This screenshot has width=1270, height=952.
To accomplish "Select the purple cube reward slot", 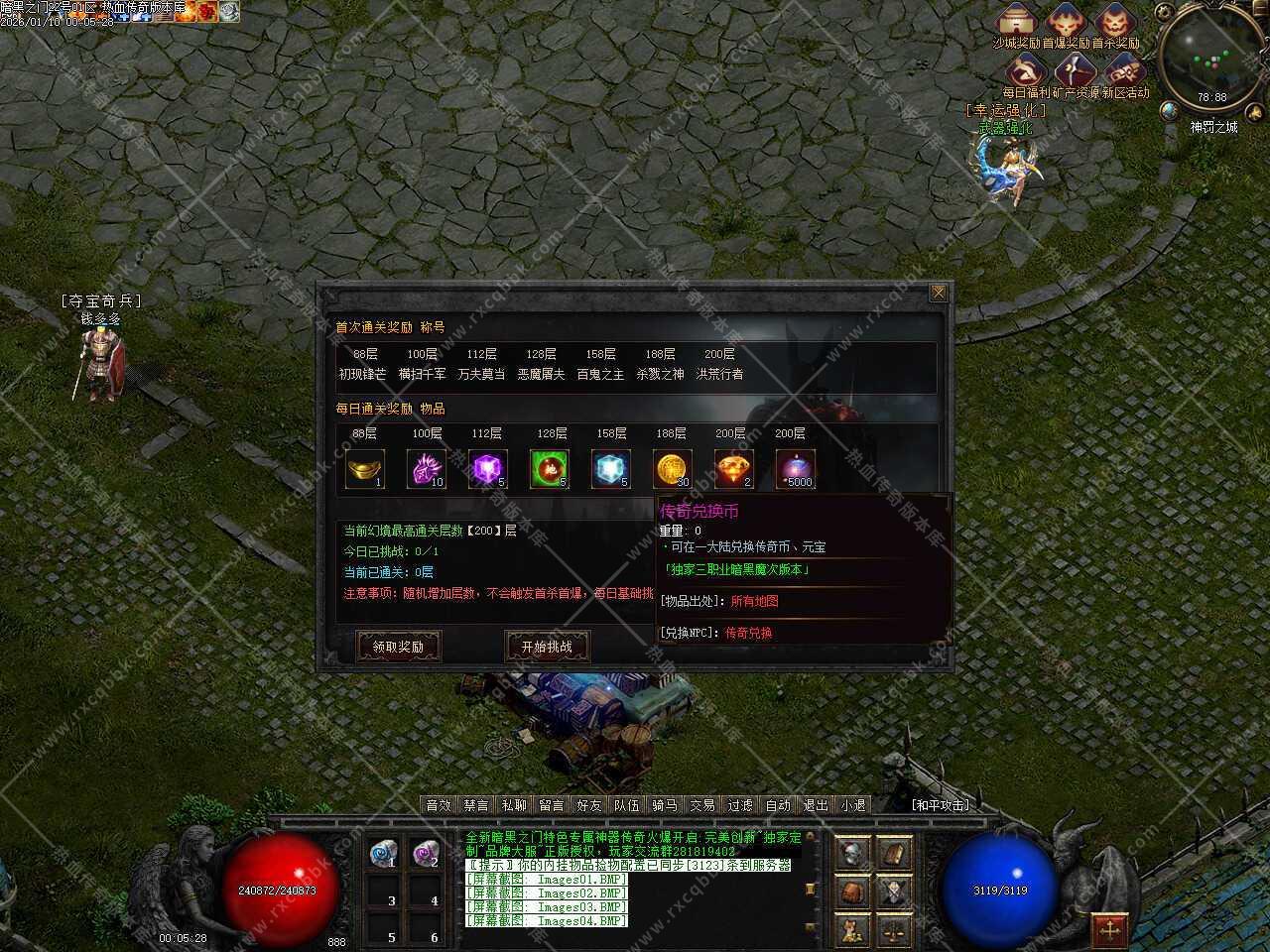I will pyautogui.click(x=488, y=469).
